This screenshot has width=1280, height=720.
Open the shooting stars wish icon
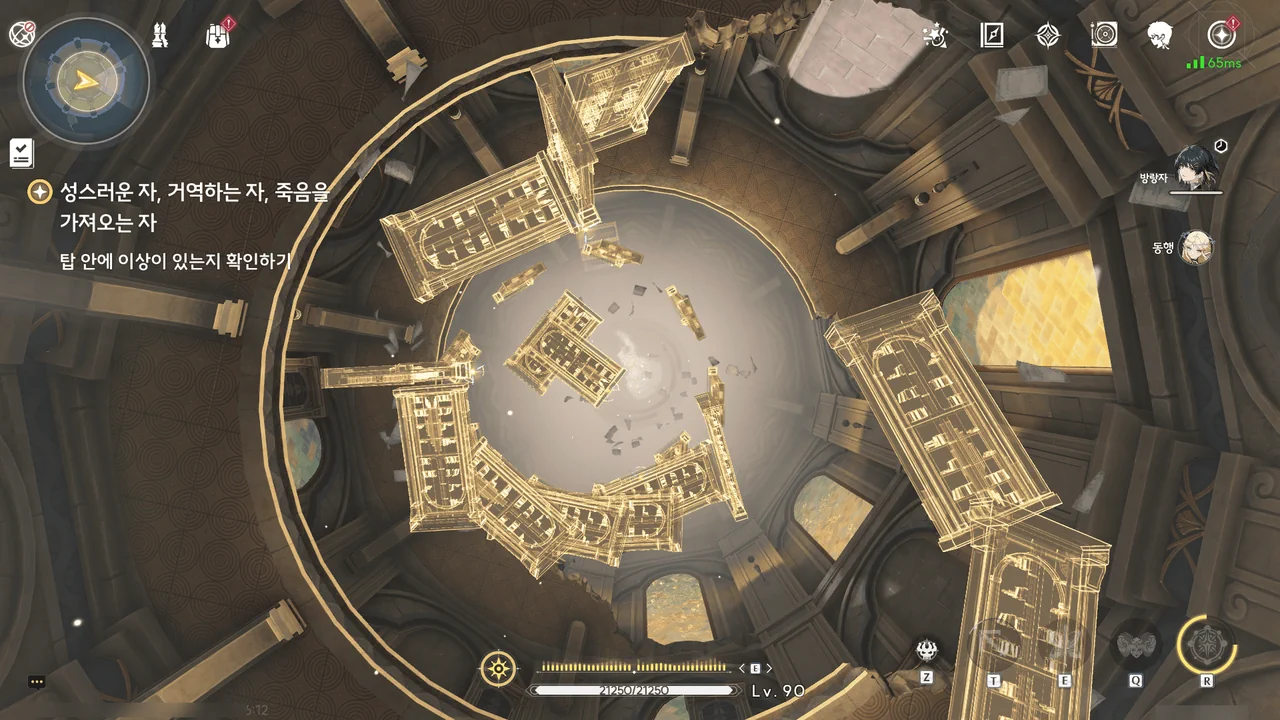pyautogui.click(x=935, y=36)
